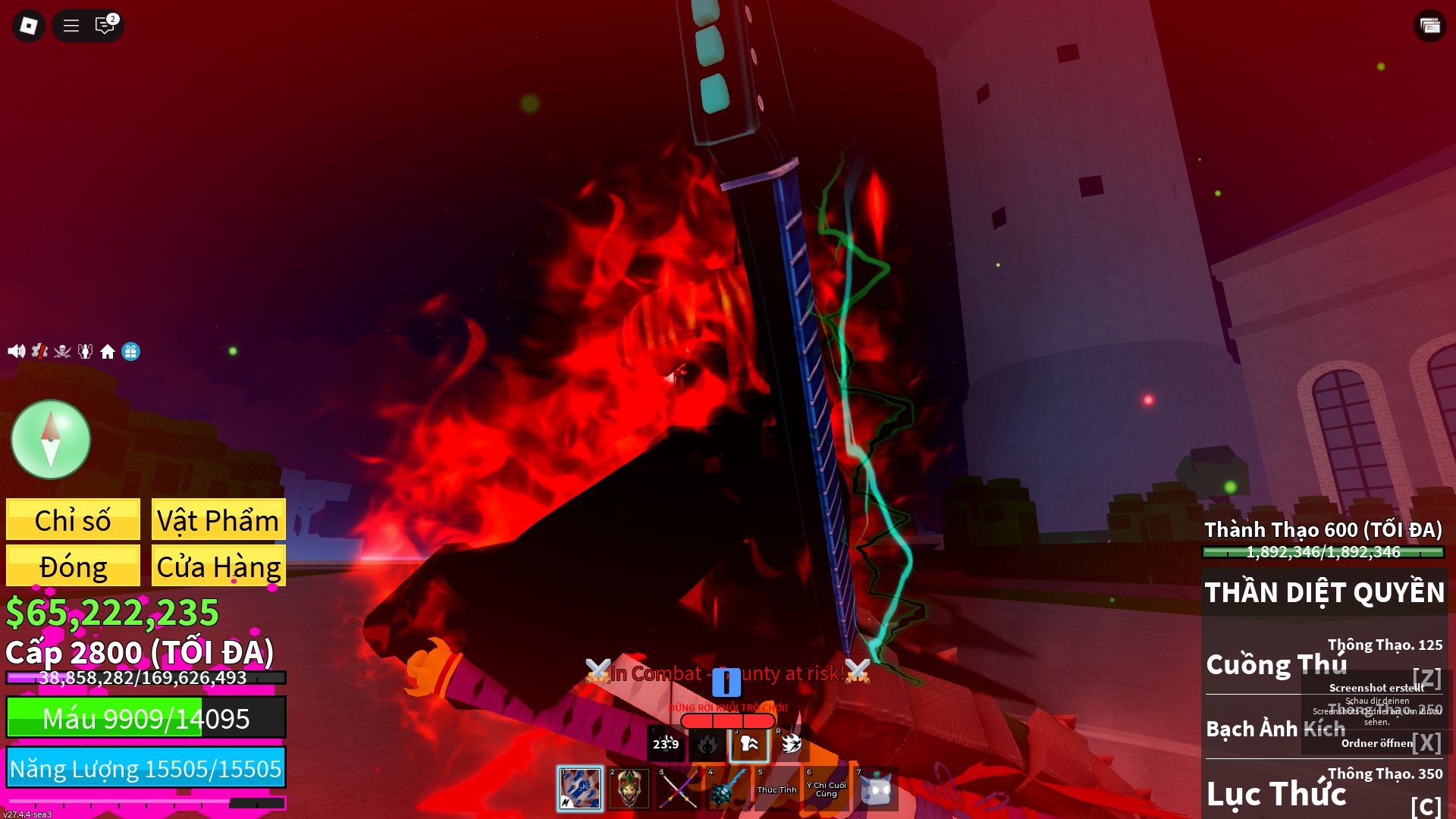Toggle the sound speaker icon
The height and width of the screenshot is (819, 1456).
click(x=16, y=351)
